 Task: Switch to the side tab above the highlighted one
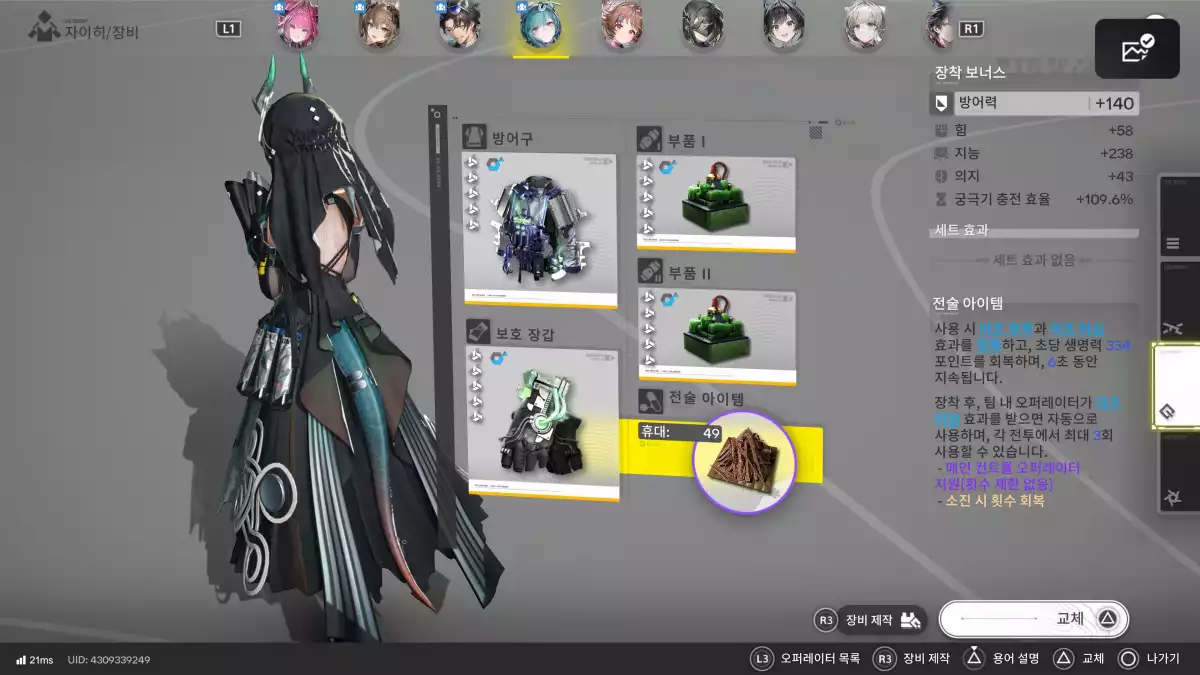coord(1174,329)
